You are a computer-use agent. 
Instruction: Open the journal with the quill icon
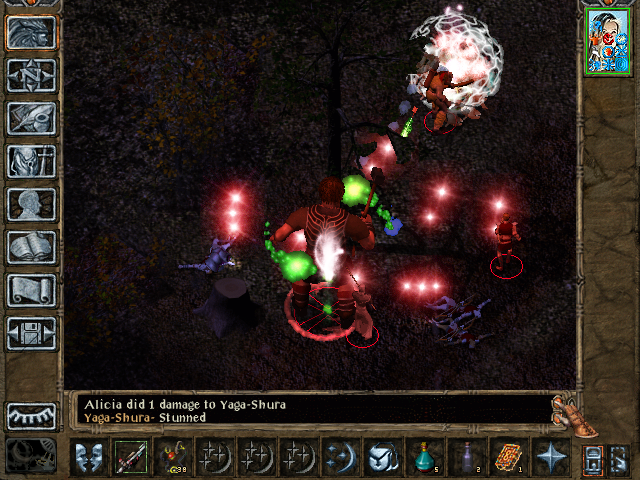point(32,118)
